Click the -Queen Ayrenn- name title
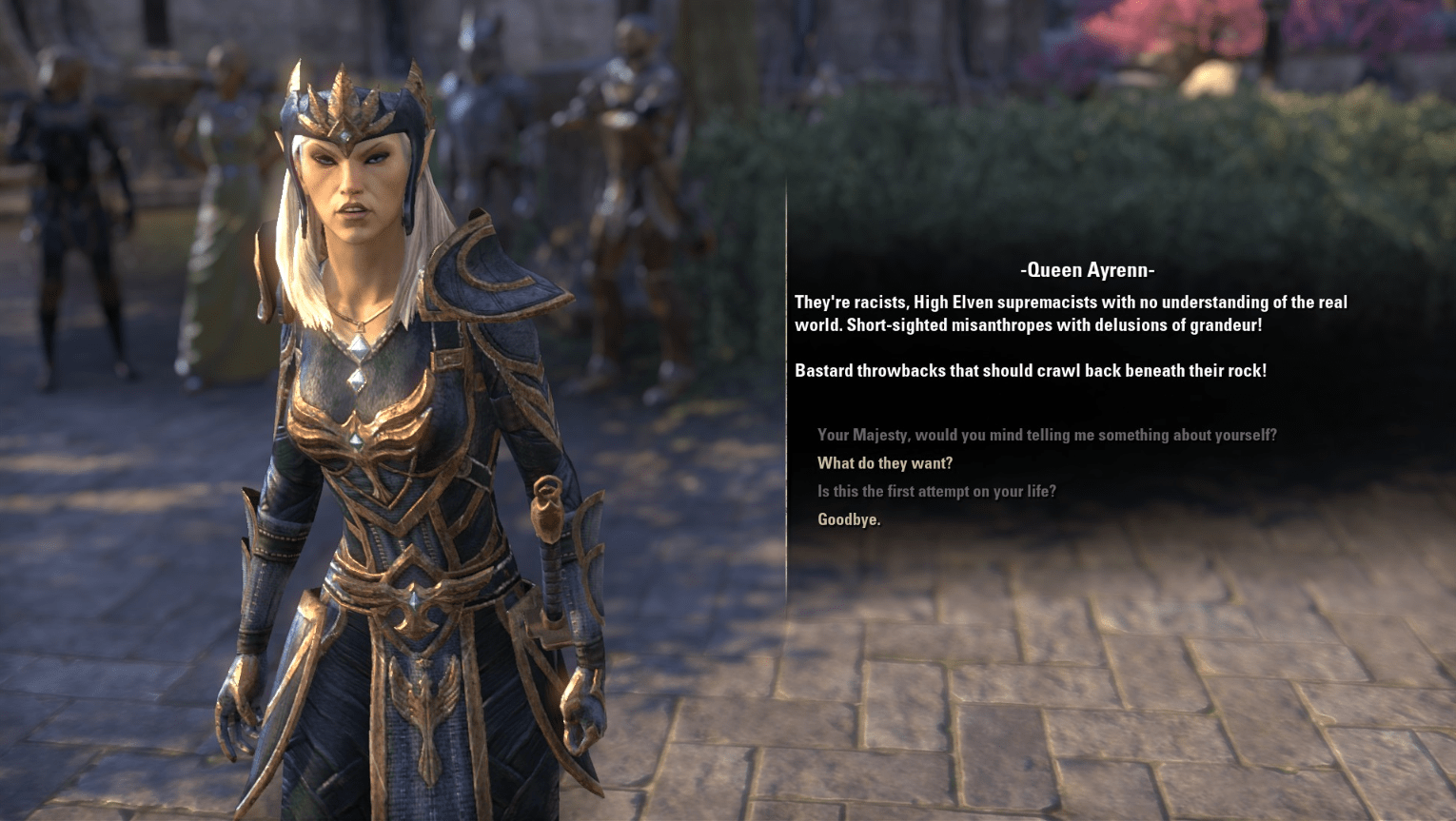Viewport: 1456px width, 821px height. tap(1088, 270)
